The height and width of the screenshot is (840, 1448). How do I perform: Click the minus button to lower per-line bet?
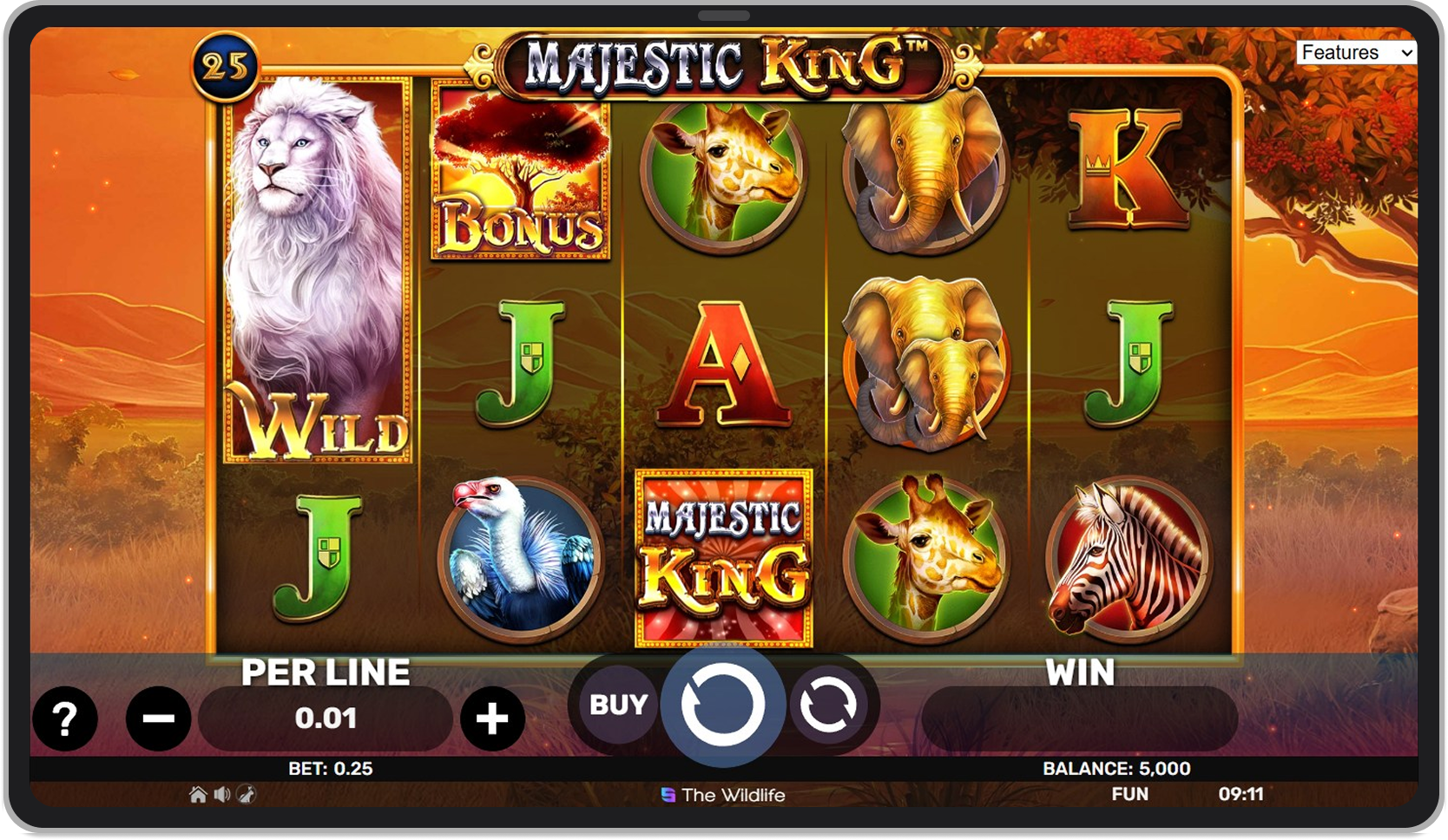click(x=157, y=719)
